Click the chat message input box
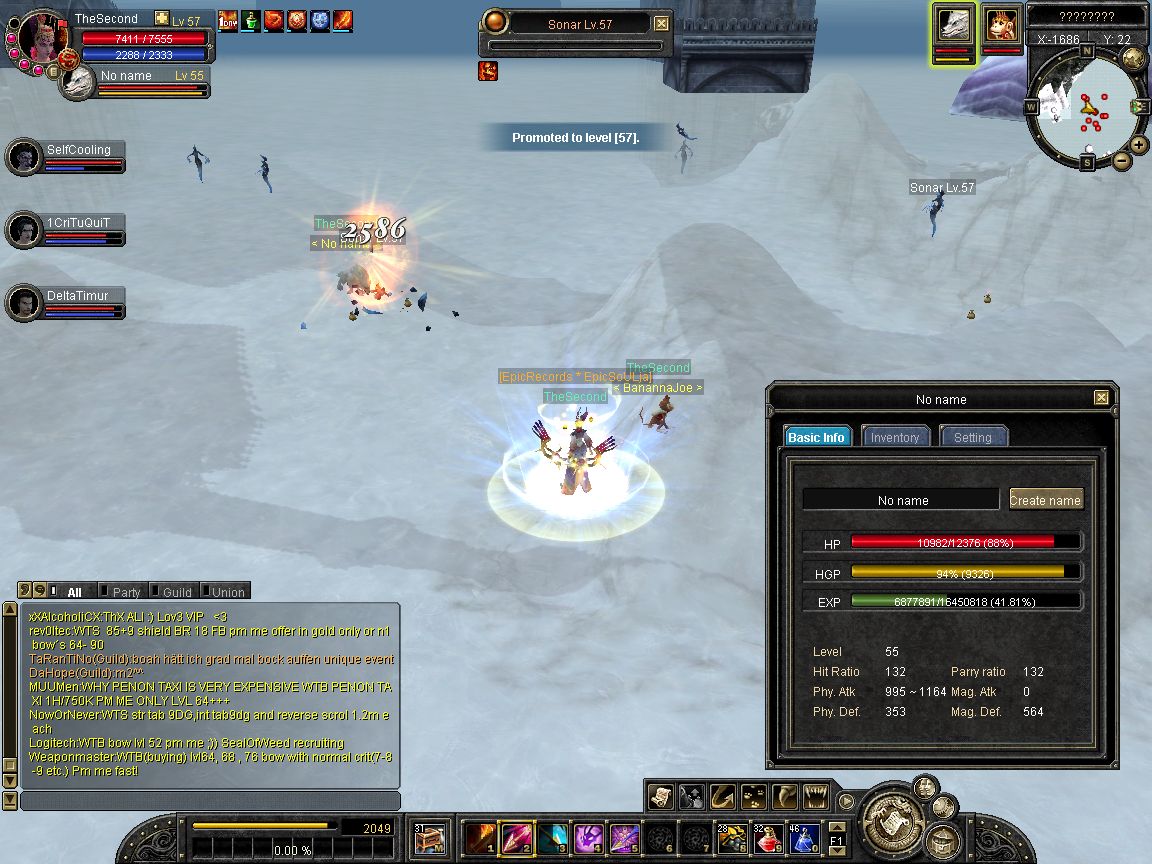The image size is (1152, 864). point(210,801)
